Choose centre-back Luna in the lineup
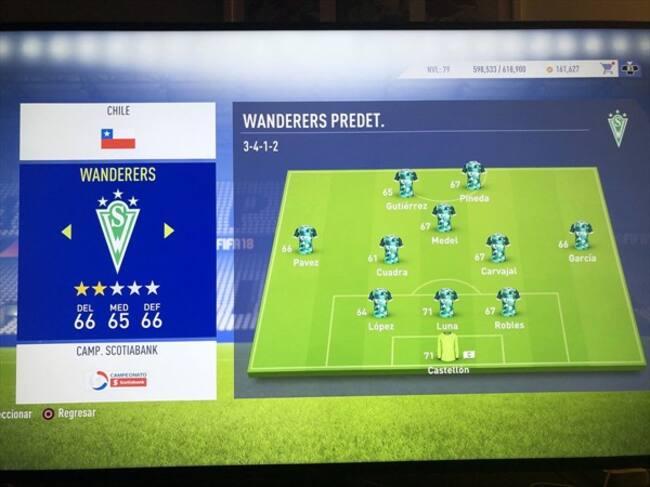 (x=446, y=302)
